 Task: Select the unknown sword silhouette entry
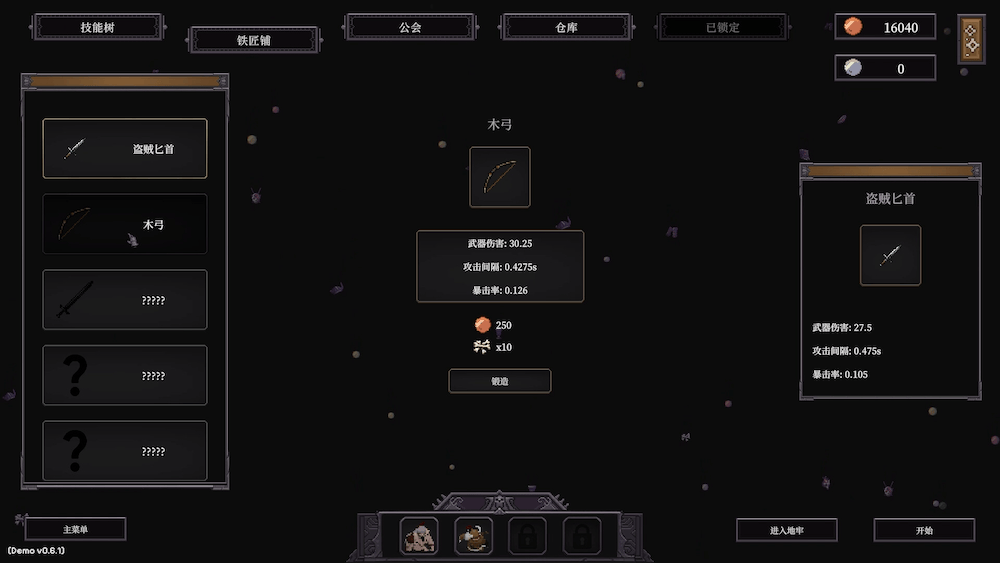[125, 300]
